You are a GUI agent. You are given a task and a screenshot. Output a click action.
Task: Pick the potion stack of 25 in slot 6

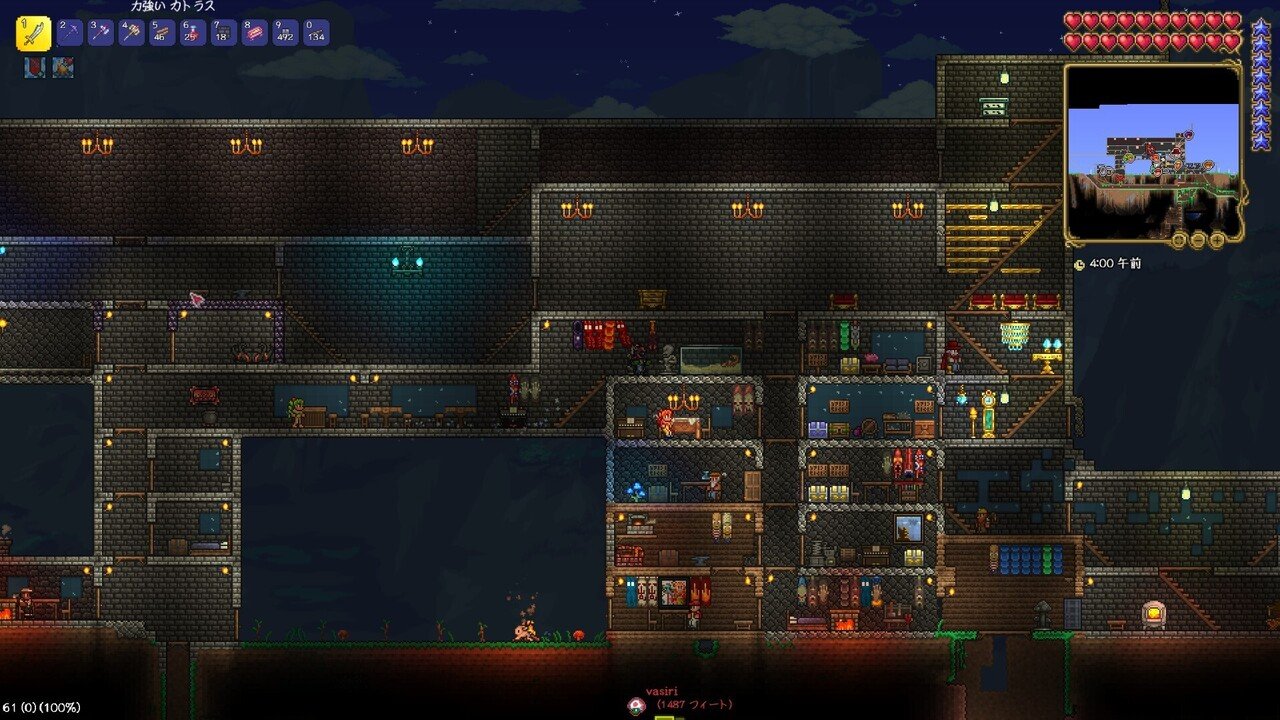click(193, 33)
